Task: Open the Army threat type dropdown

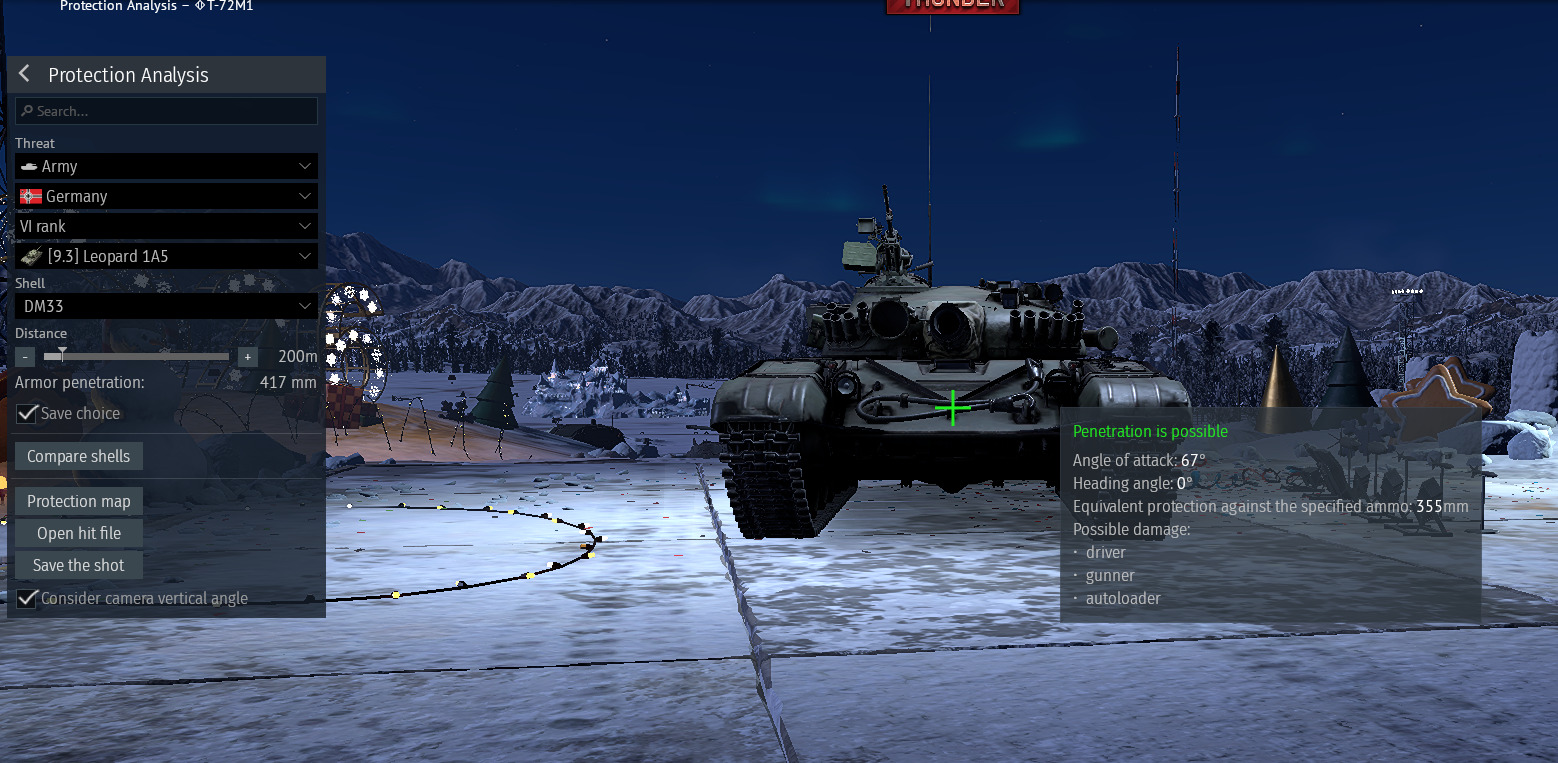Action: point(167,166)
